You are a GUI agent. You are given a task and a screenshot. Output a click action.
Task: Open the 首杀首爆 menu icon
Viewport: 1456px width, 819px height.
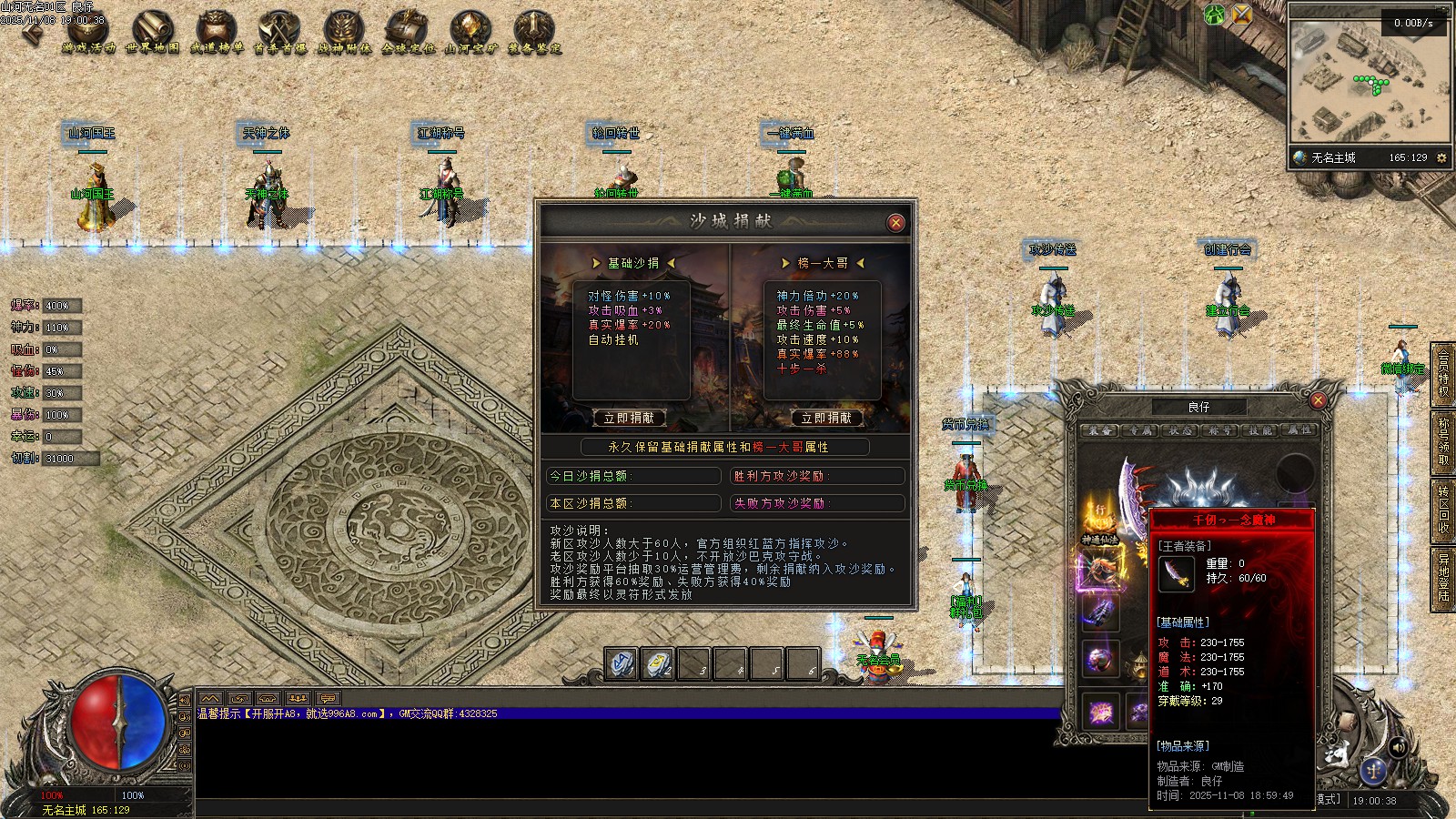pyautogui.click(x=279, y=34)
